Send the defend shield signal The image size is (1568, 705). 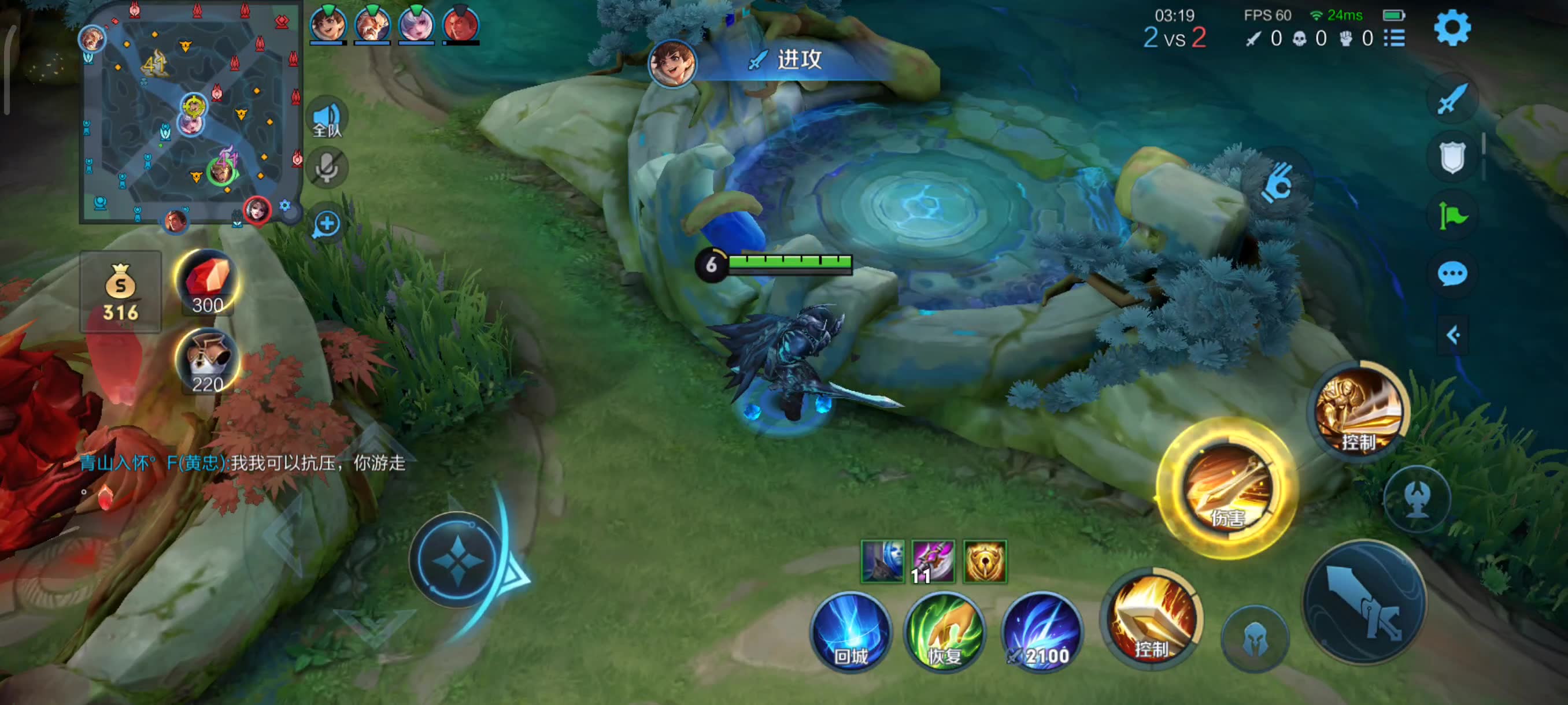(x=1452, y=158)
